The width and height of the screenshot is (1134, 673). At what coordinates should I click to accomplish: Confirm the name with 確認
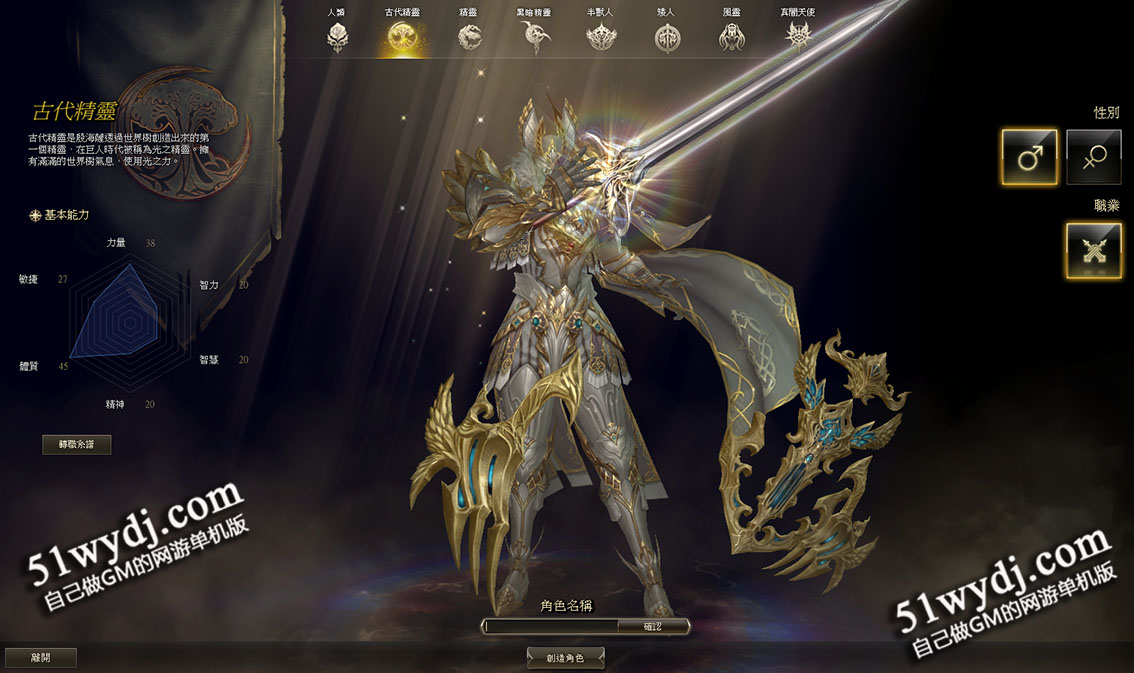click(652, 626)
